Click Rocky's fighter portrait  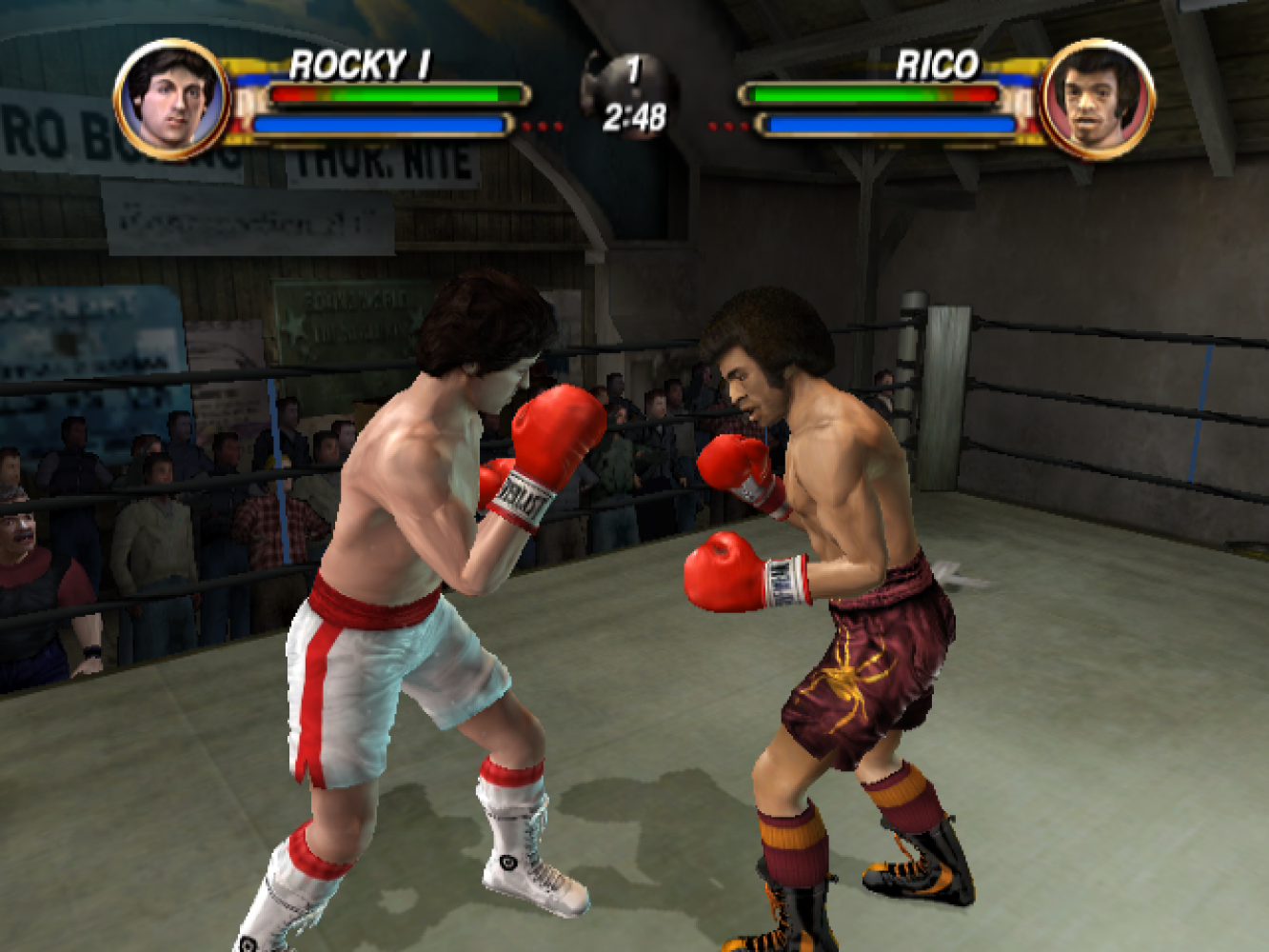click(171, 98)
